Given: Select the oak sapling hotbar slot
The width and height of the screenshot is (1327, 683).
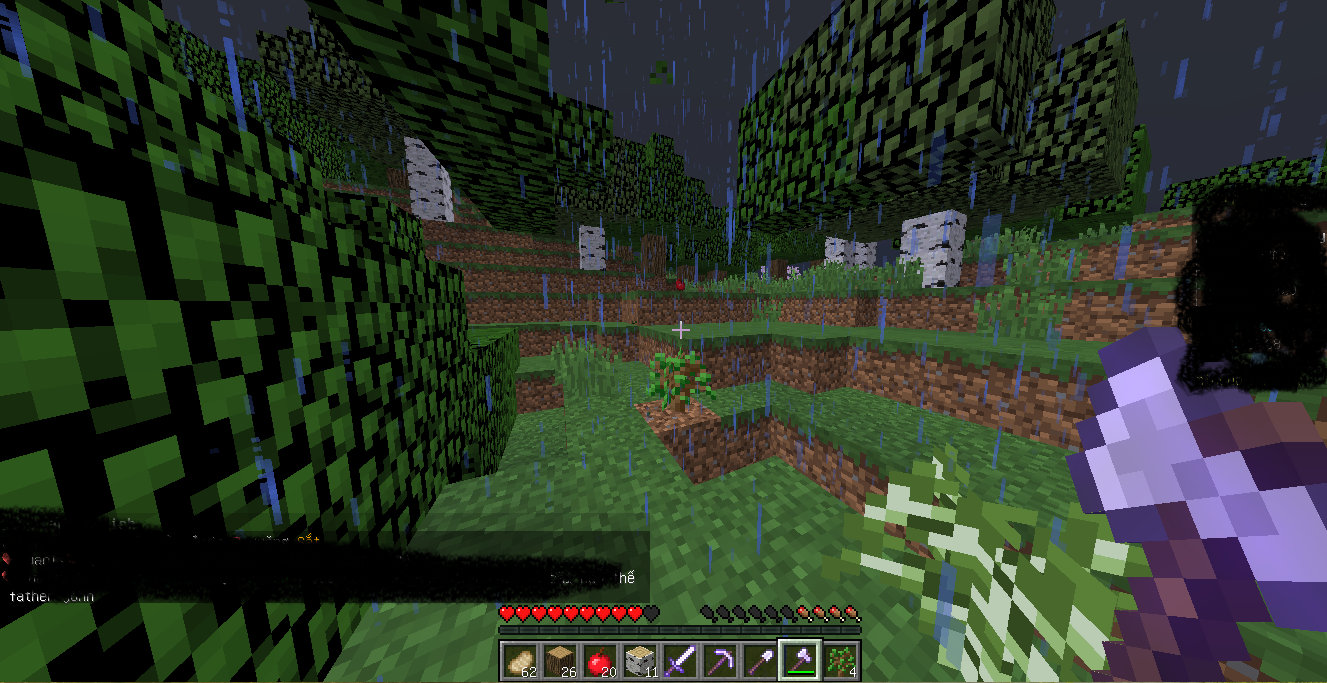Looking at the screenshot, I should click(840, 660).
